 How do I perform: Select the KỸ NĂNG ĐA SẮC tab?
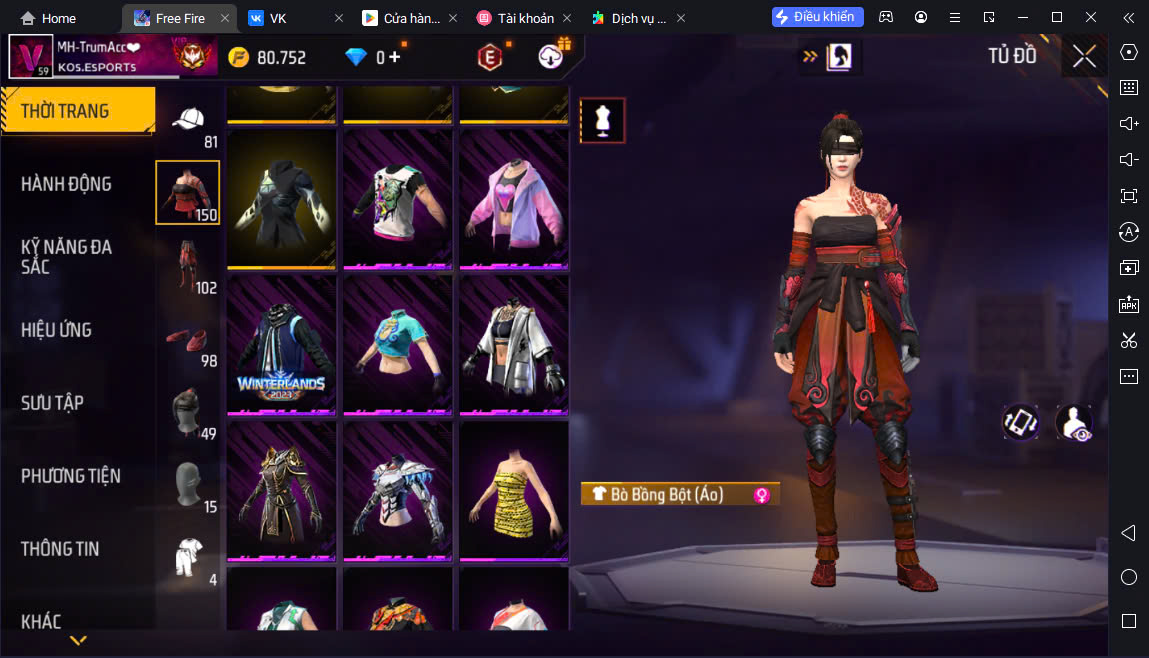[x=66, y=256]
